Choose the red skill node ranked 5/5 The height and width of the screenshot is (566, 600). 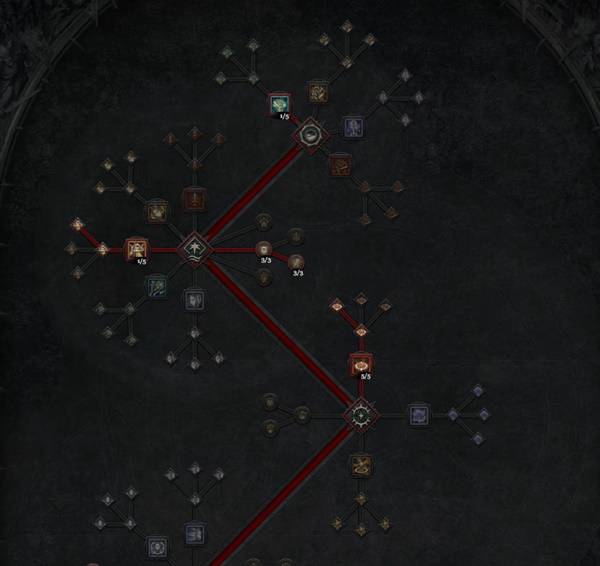click(x=361, y=363)
